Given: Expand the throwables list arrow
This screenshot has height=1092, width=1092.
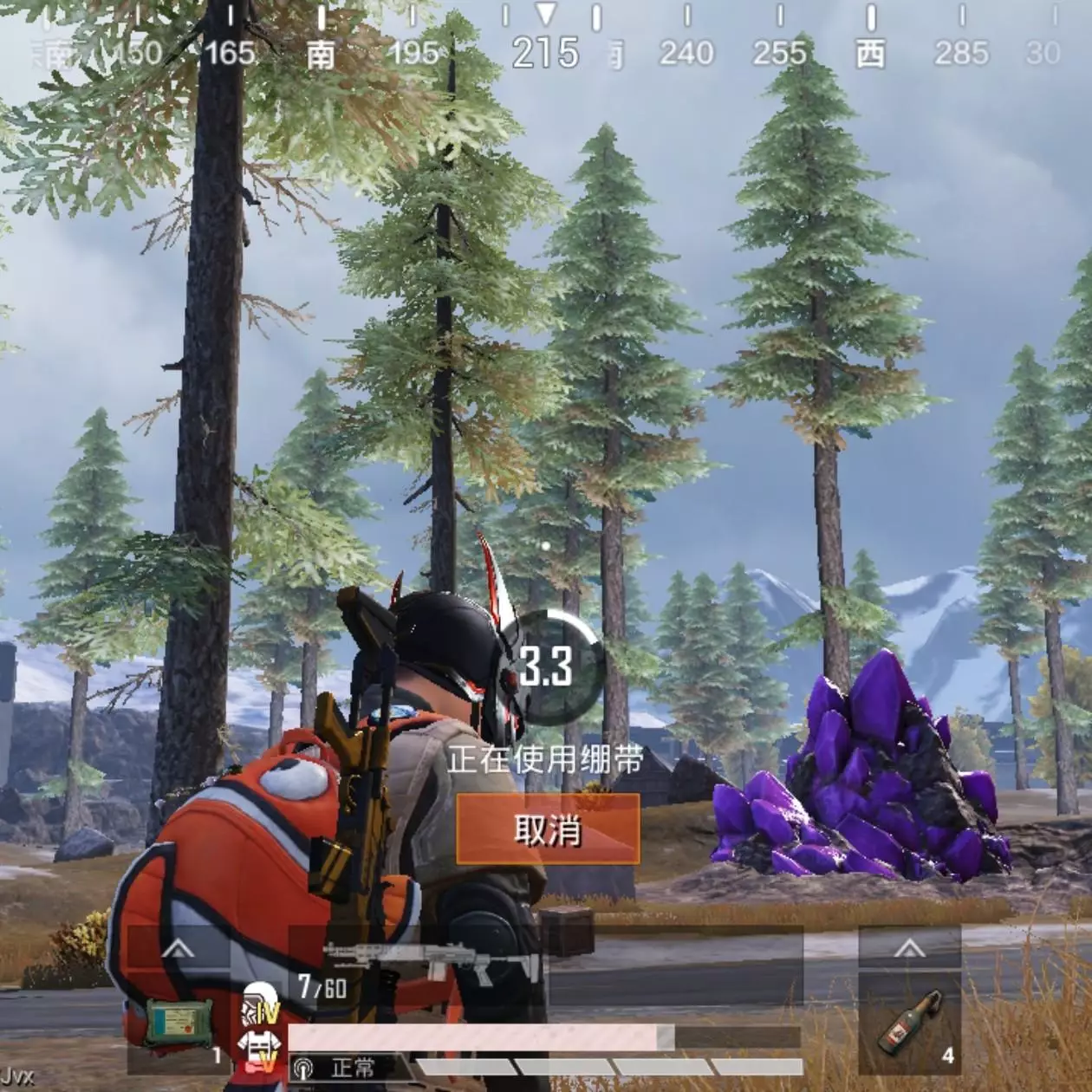Looking at the screenshot, I should click(x=909, y=949).
